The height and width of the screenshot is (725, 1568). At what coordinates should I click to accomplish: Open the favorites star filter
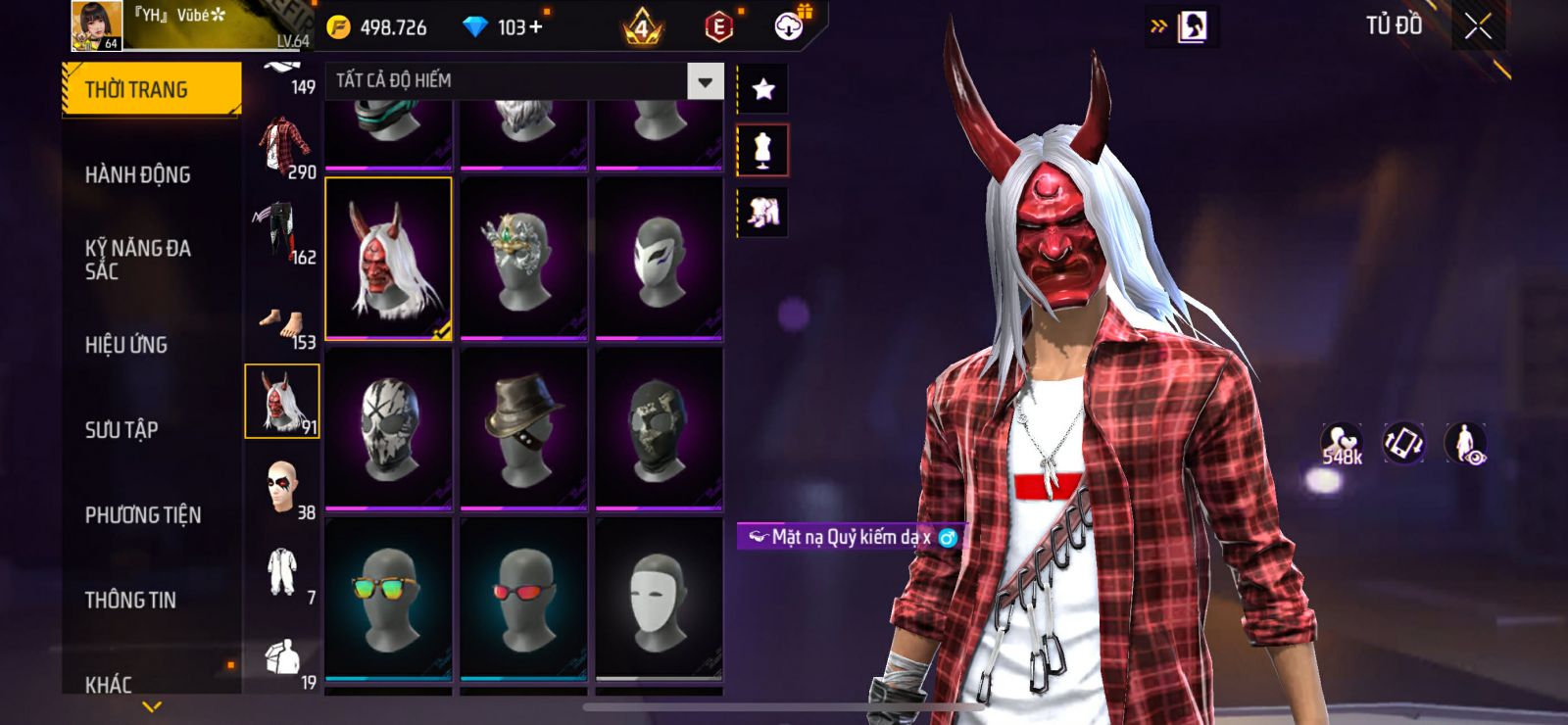click(x=762, y=89)
